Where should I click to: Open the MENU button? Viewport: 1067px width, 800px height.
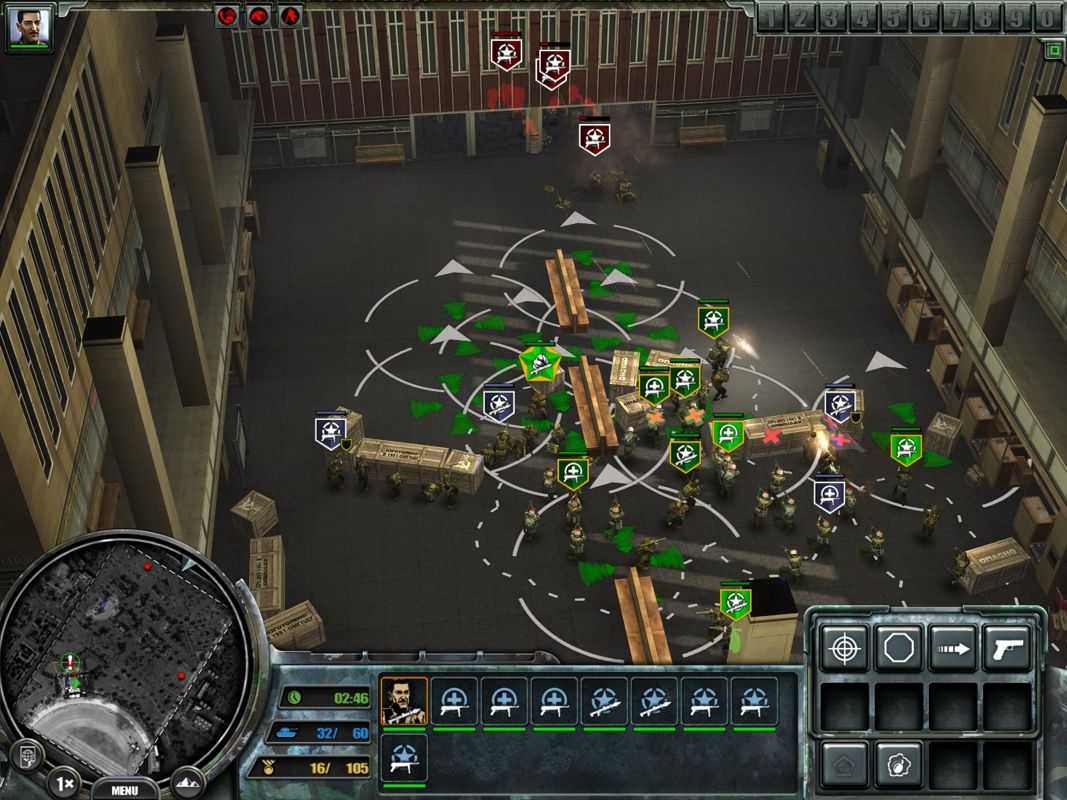(x=124, y=789)
